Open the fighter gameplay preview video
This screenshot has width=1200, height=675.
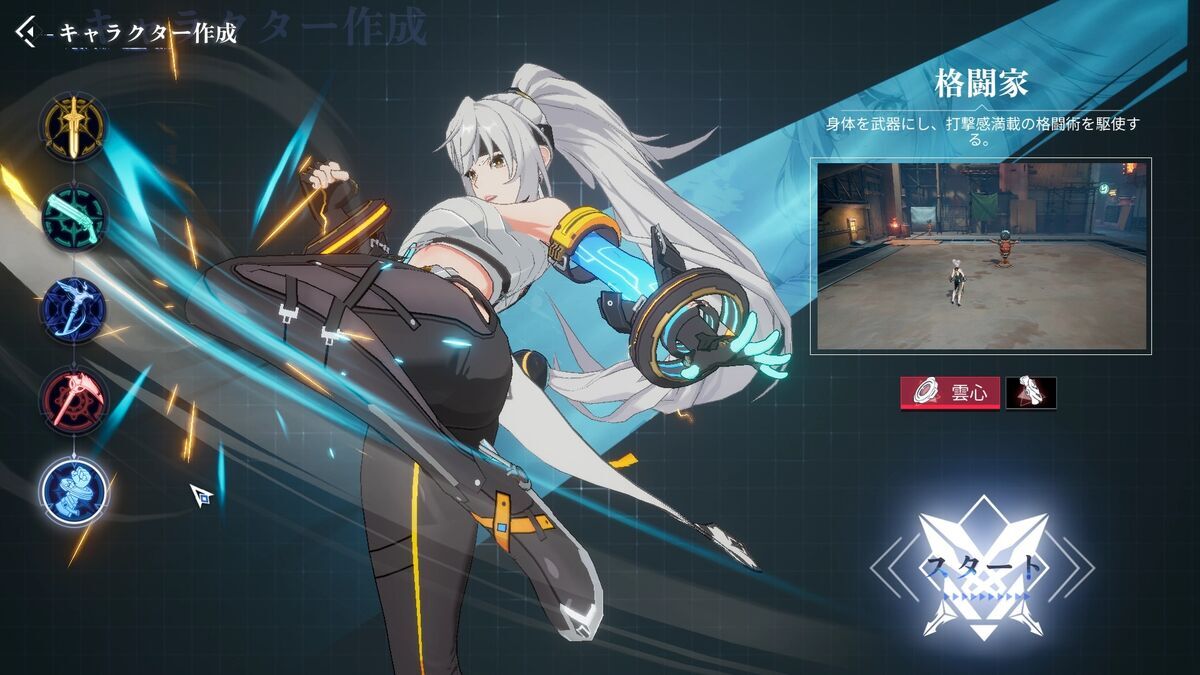click(x=984, y=256)
